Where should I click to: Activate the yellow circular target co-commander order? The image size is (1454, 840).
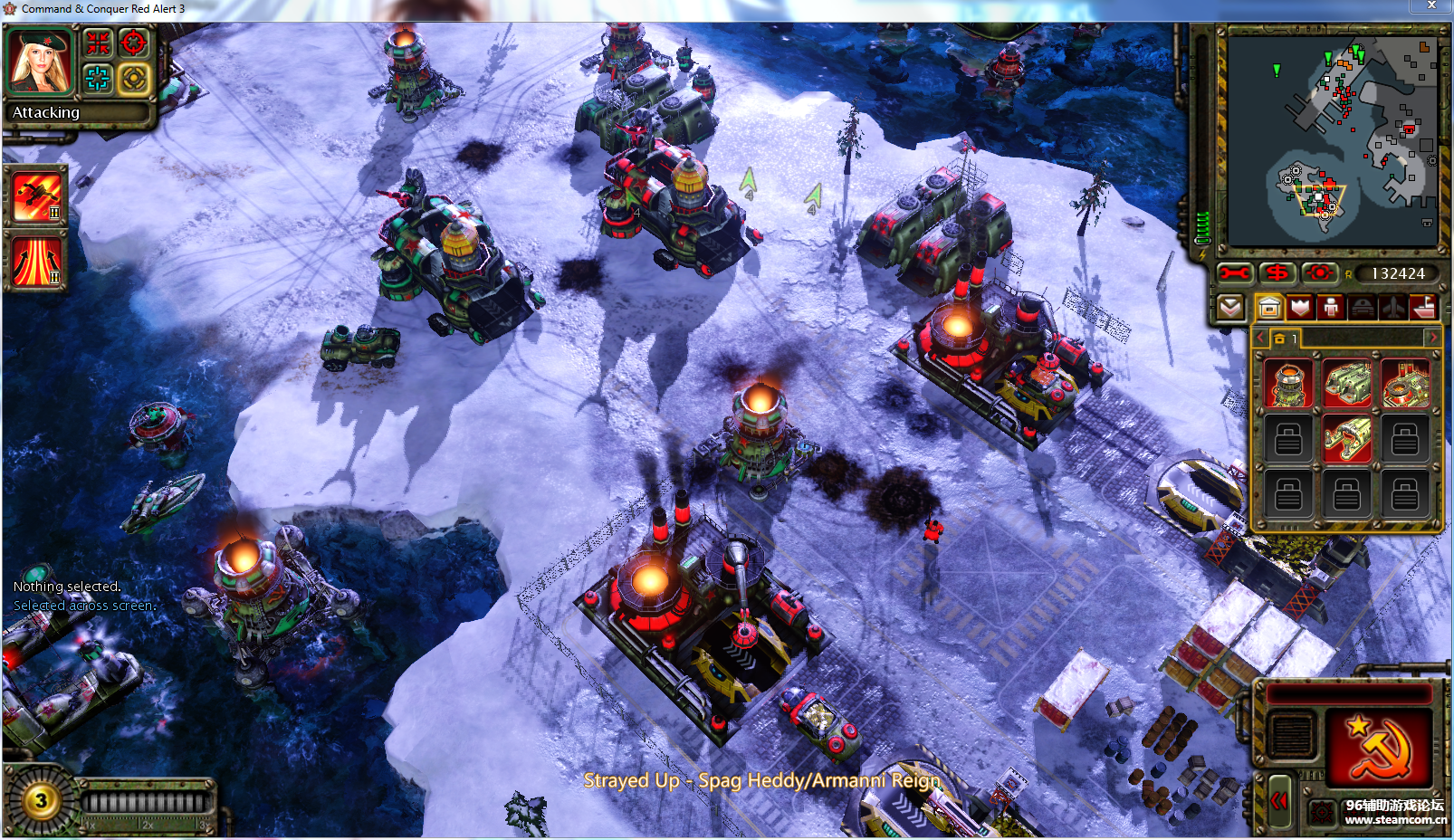133,79
